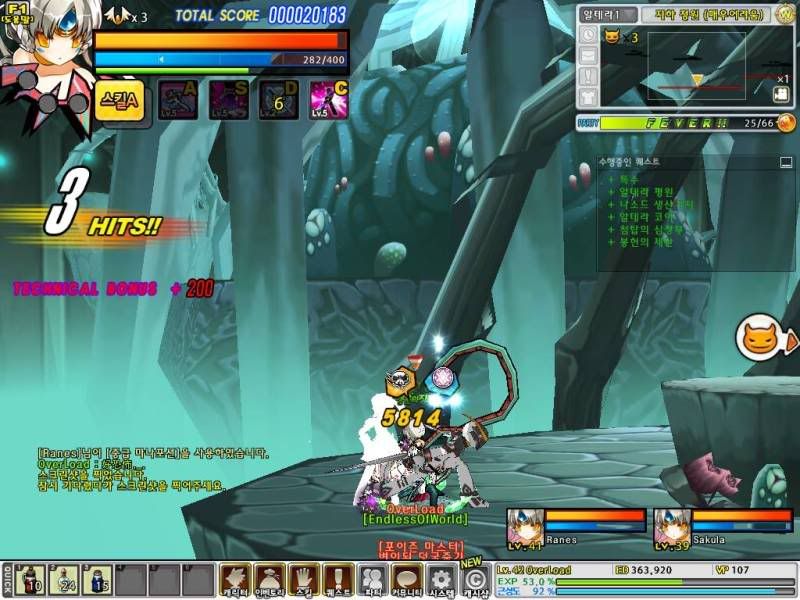Screen dimensions: 800x600
Task: Activate the skill in slot S
Action: 228,100
